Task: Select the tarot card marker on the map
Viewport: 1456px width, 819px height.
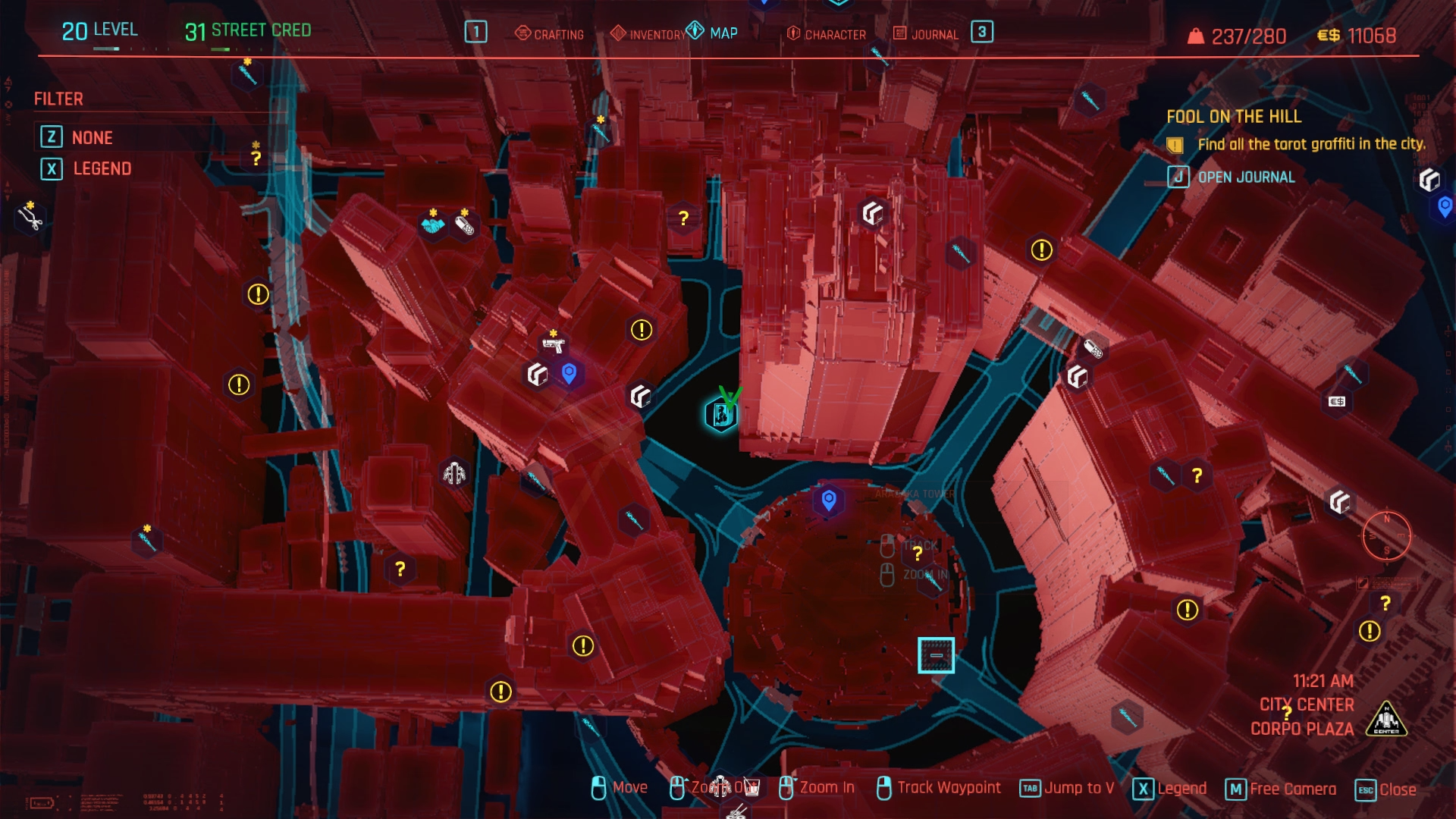Action: coord(720,414)
